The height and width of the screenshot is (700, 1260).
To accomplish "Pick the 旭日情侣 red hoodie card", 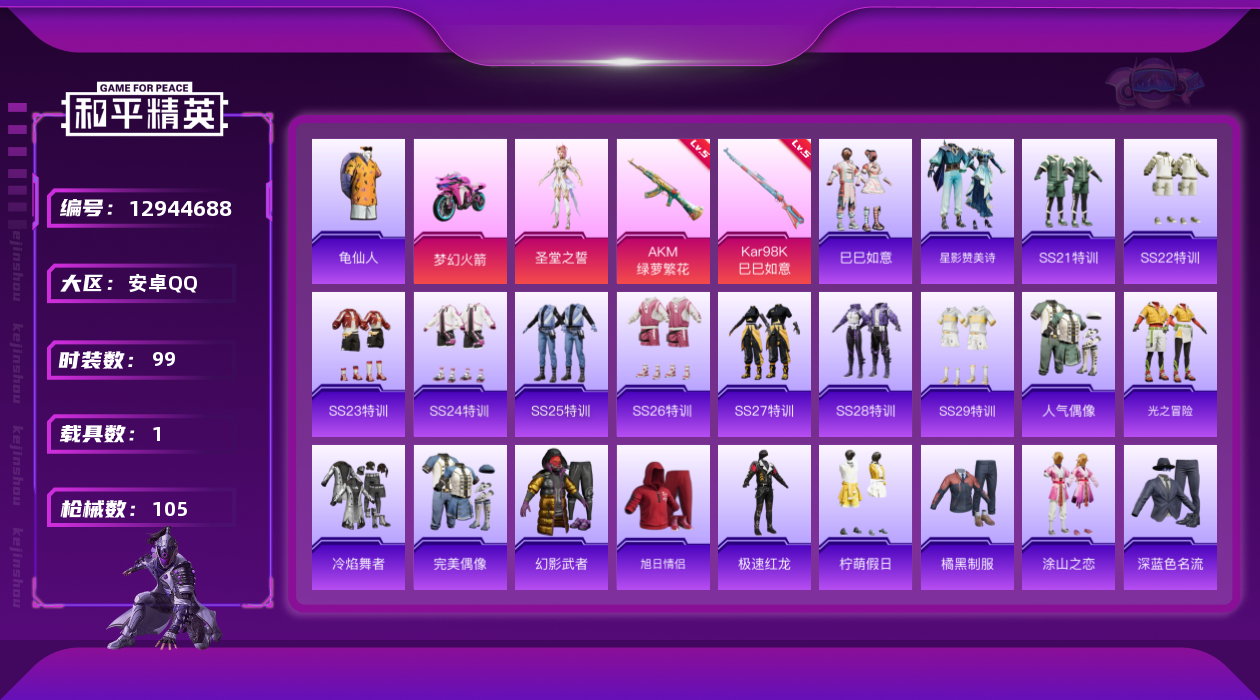I will tap(663, 517).
